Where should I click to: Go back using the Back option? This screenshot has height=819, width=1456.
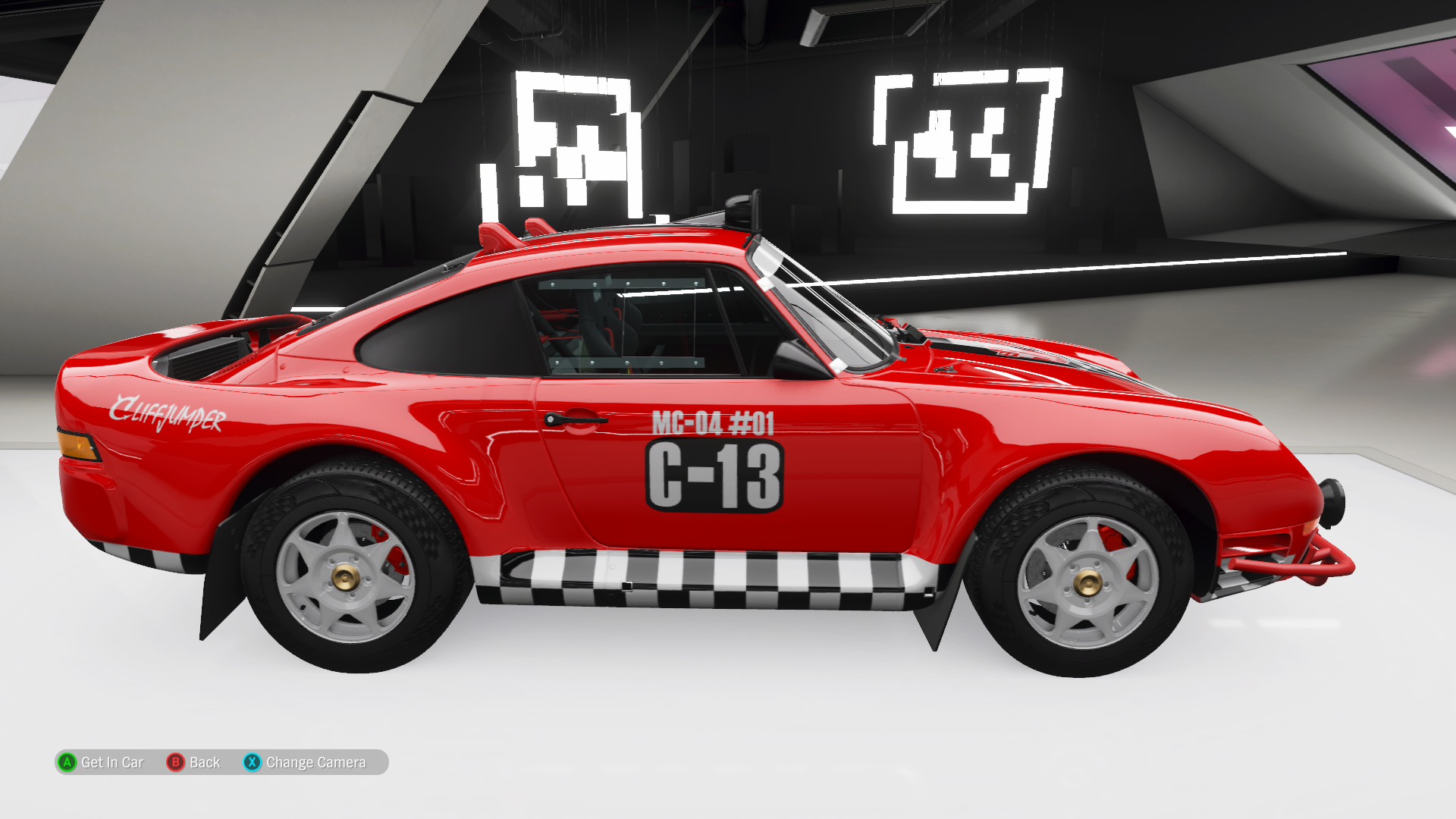tap(194, 762)
